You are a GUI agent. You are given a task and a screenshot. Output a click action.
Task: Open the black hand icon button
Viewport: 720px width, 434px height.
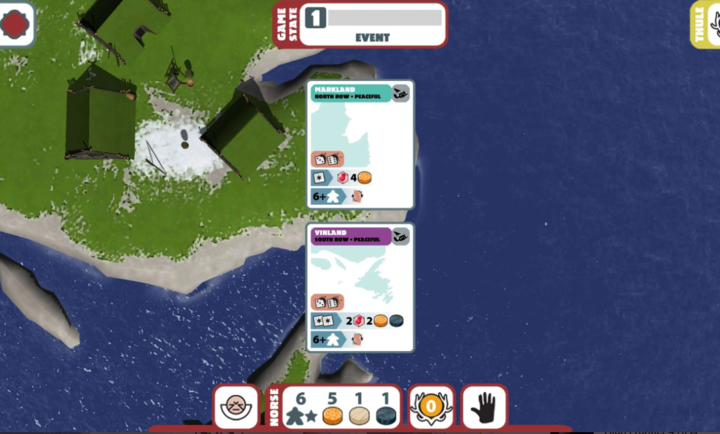(484, 407)
